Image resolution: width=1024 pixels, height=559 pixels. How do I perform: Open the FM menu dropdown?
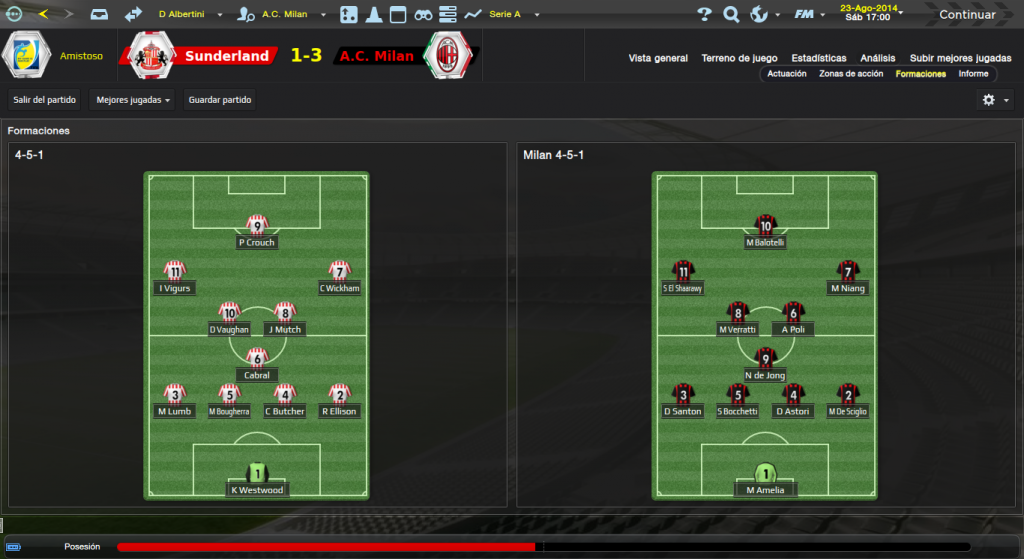point(808,15)
